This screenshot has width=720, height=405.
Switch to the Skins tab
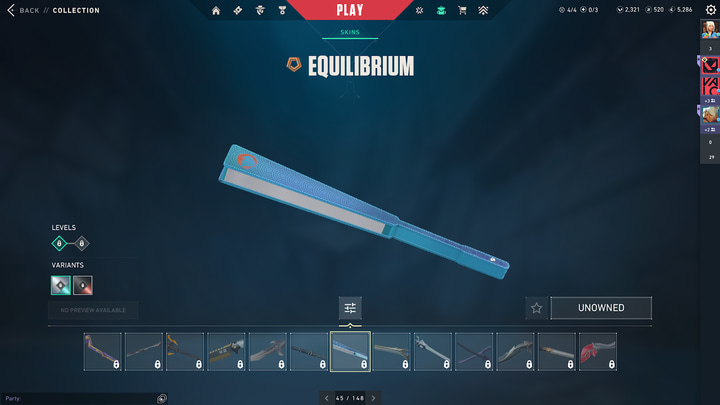point(350,32)
